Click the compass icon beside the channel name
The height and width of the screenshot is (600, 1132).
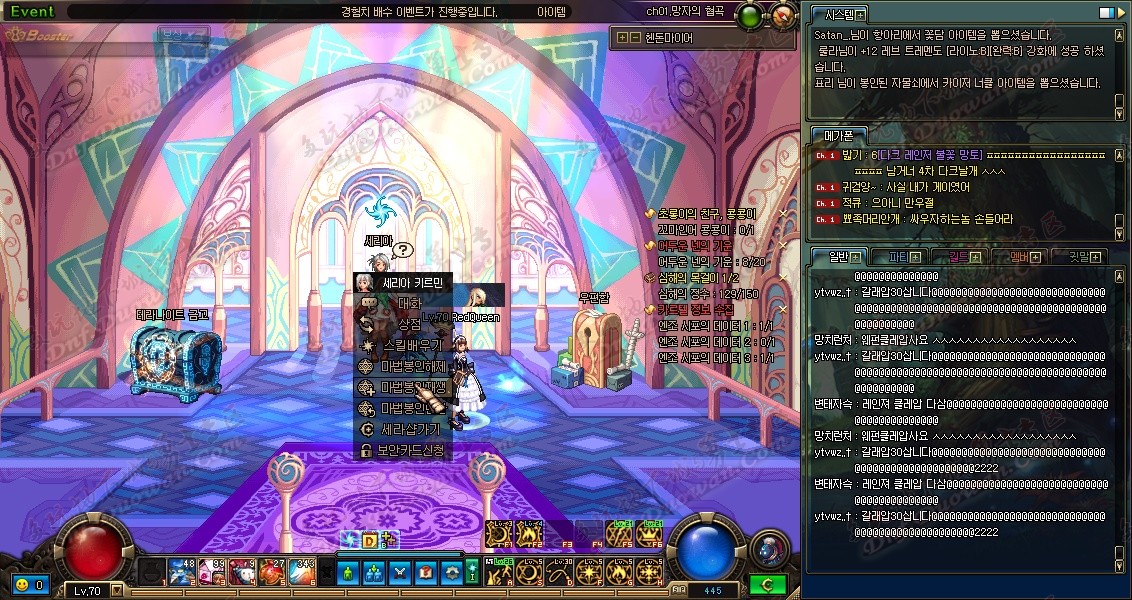784,16
